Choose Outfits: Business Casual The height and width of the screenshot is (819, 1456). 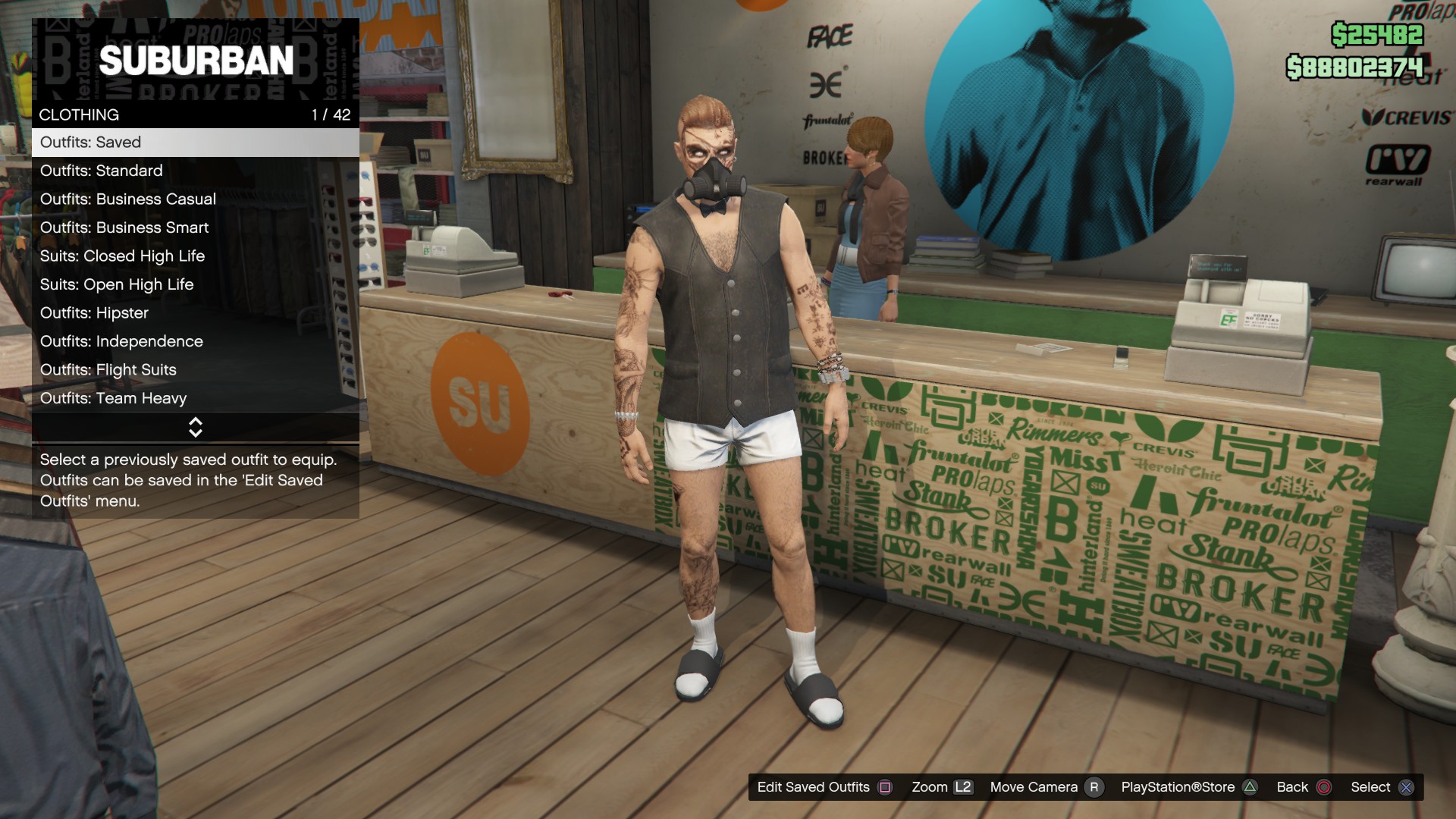[x=195, y=199]
